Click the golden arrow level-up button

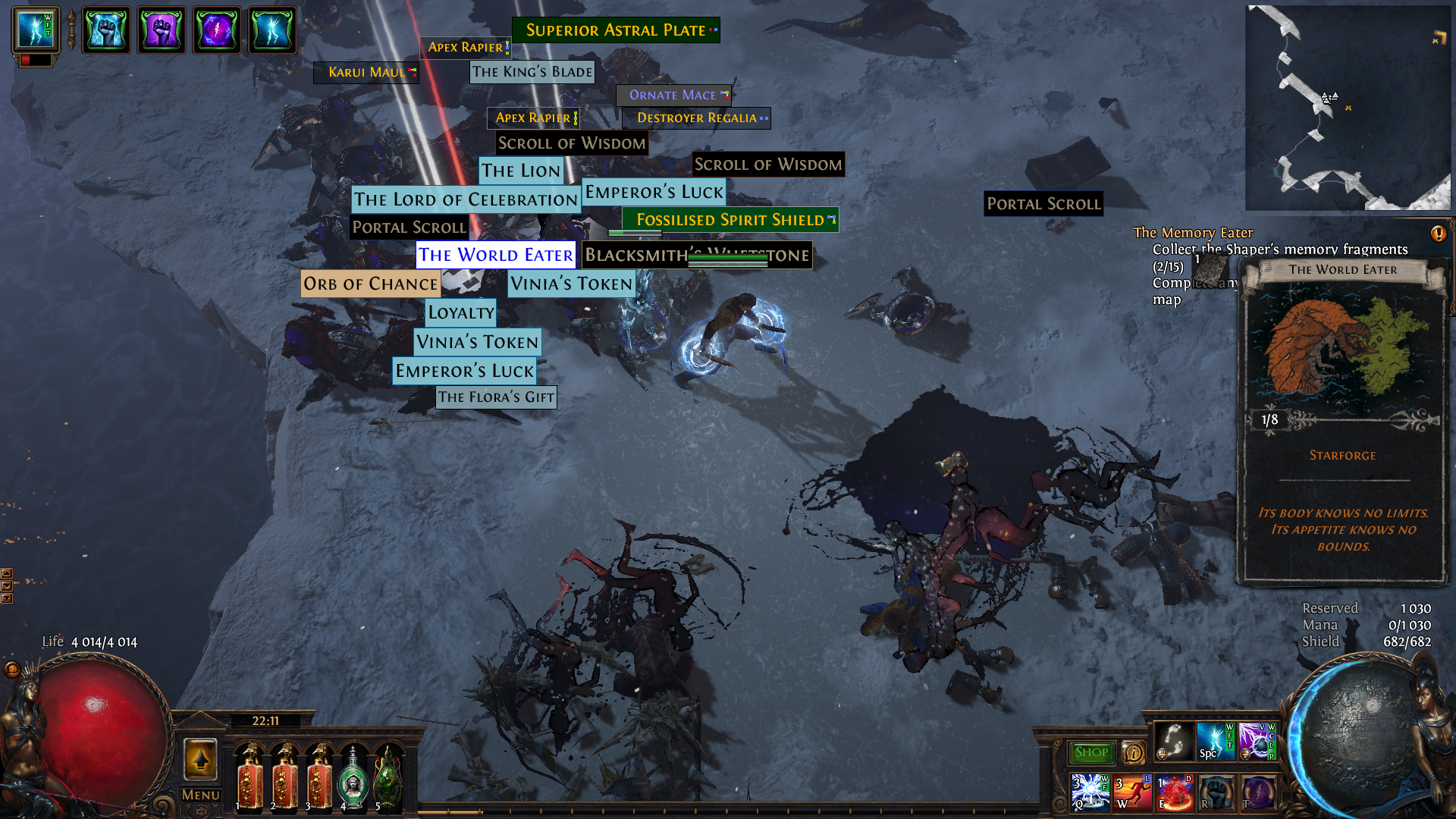pyautogui.click(x=201, y=758)
